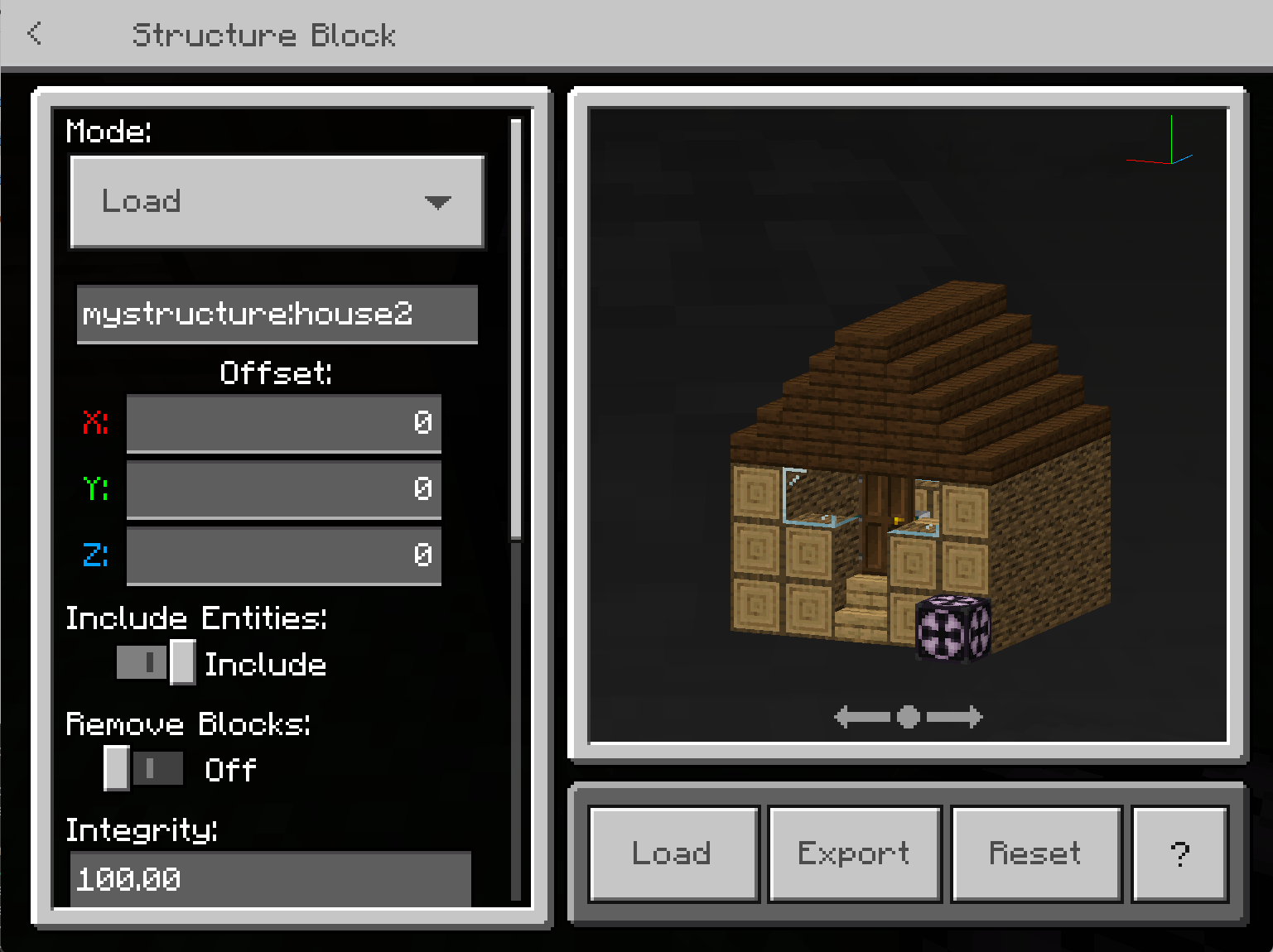This screenshot has width=1273, height=952.
Task: Click the back arrow to exit Structure Block
Action: pyautogui.click(x=34, y=34)
